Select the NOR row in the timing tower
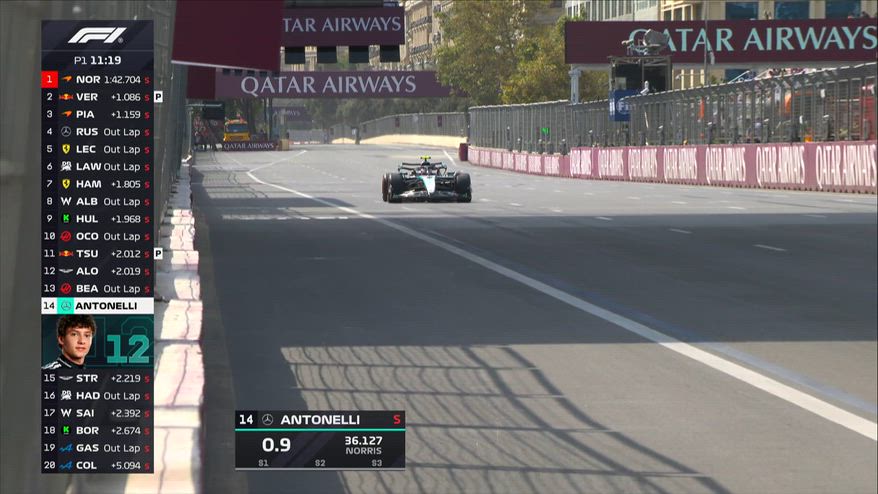The image size is (878, 494). [x=97, y=79]
